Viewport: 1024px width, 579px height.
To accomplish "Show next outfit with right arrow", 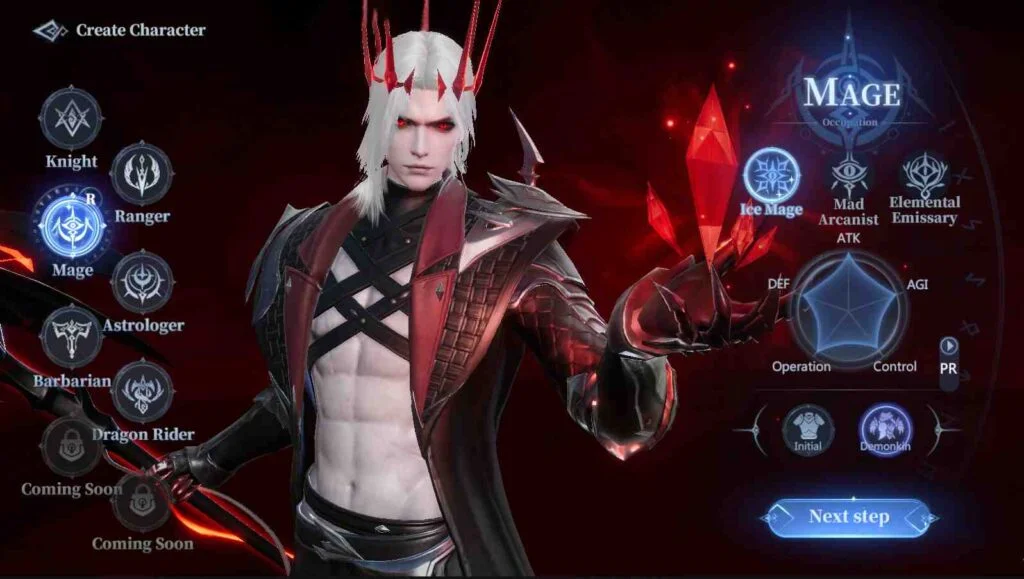I will pos(941,429).
